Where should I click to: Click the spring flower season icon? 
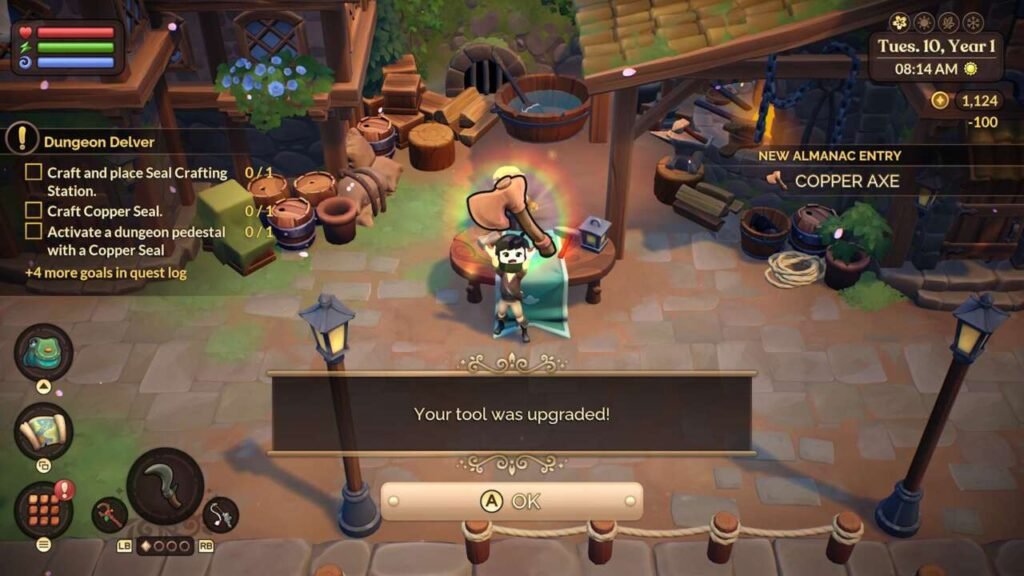899,22
